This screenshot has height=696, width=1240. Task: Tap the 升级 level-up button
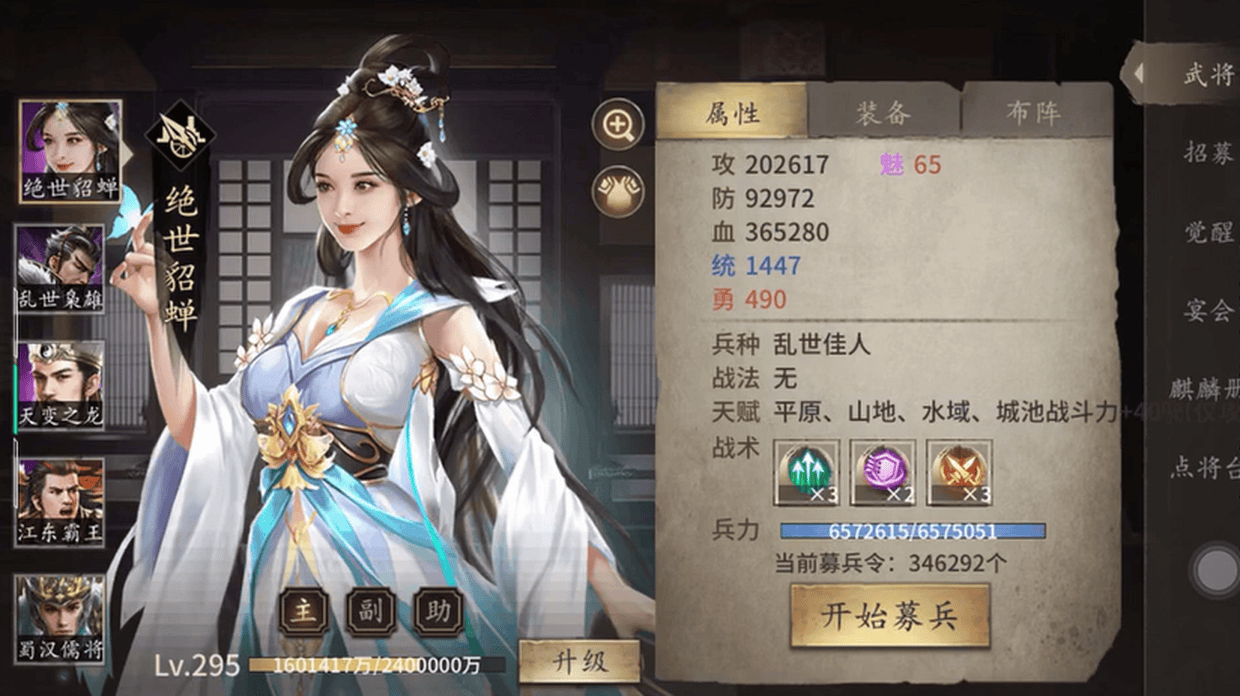[579, 662]
